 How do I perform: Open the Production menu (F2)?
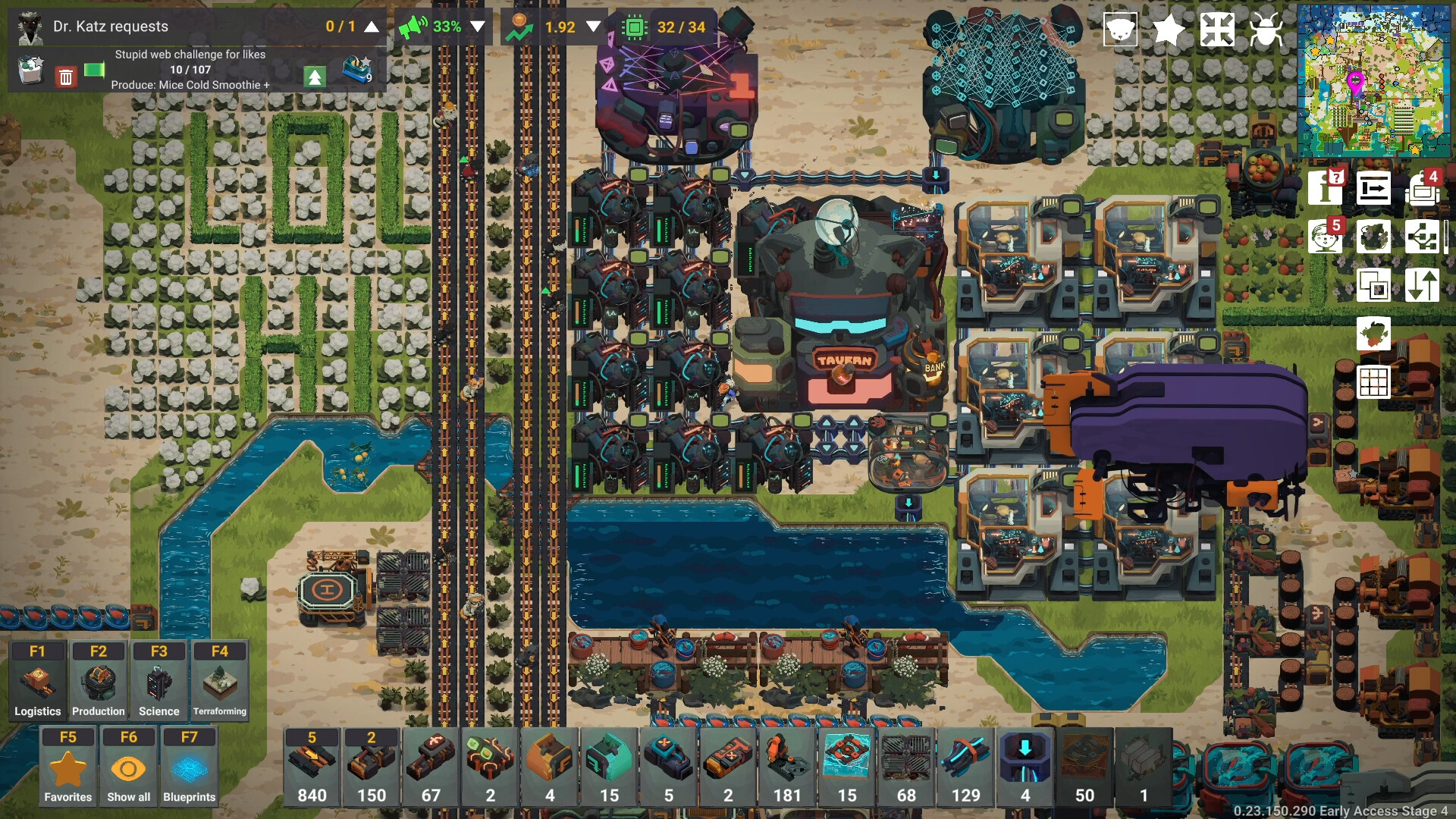98,680
